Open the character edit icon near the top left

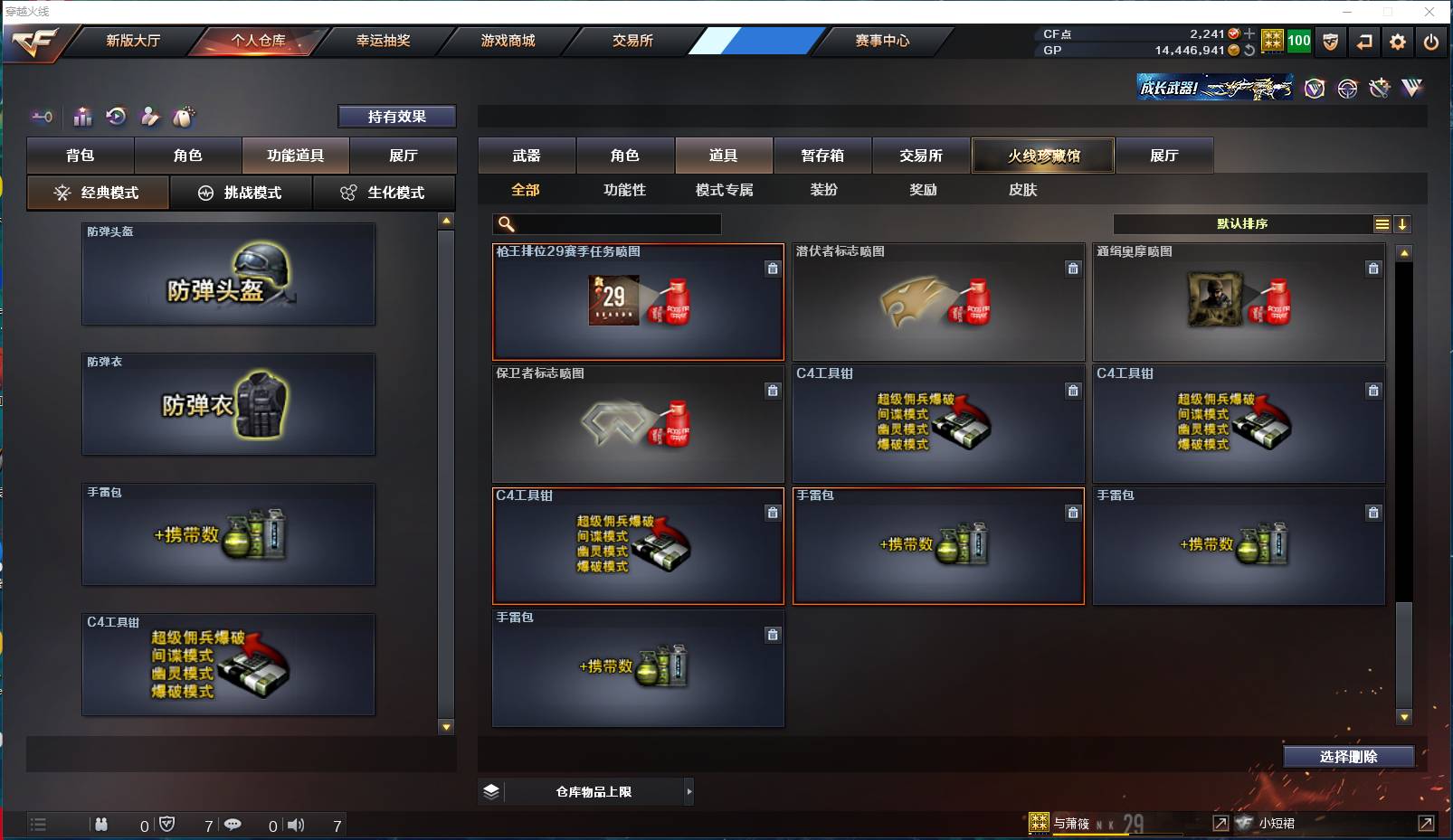pyautogui.click(x=148, y=117)
